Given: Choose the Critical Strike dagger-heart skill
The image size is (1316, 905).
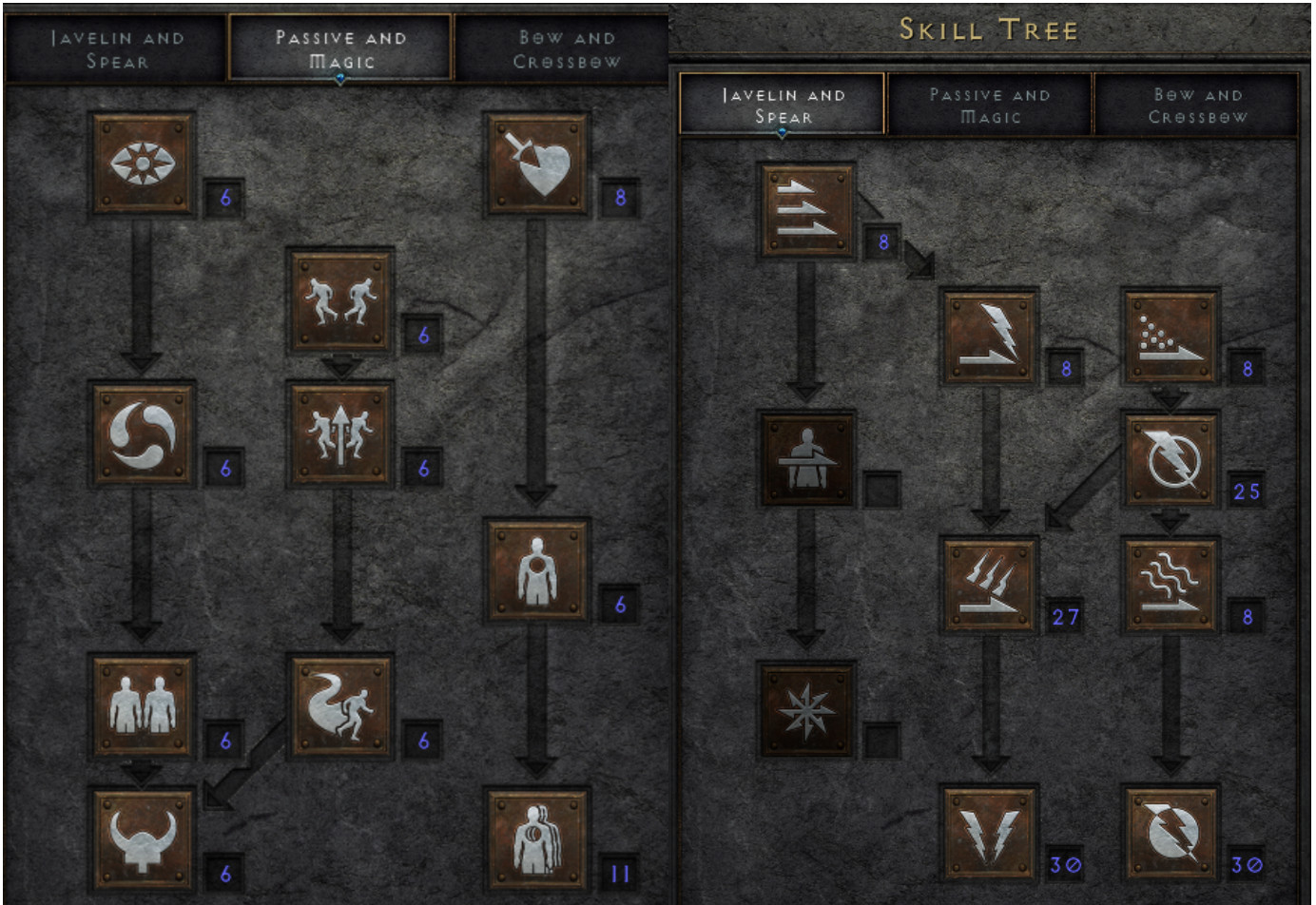Looking at the screenshot, I should (x=537, y=164).
